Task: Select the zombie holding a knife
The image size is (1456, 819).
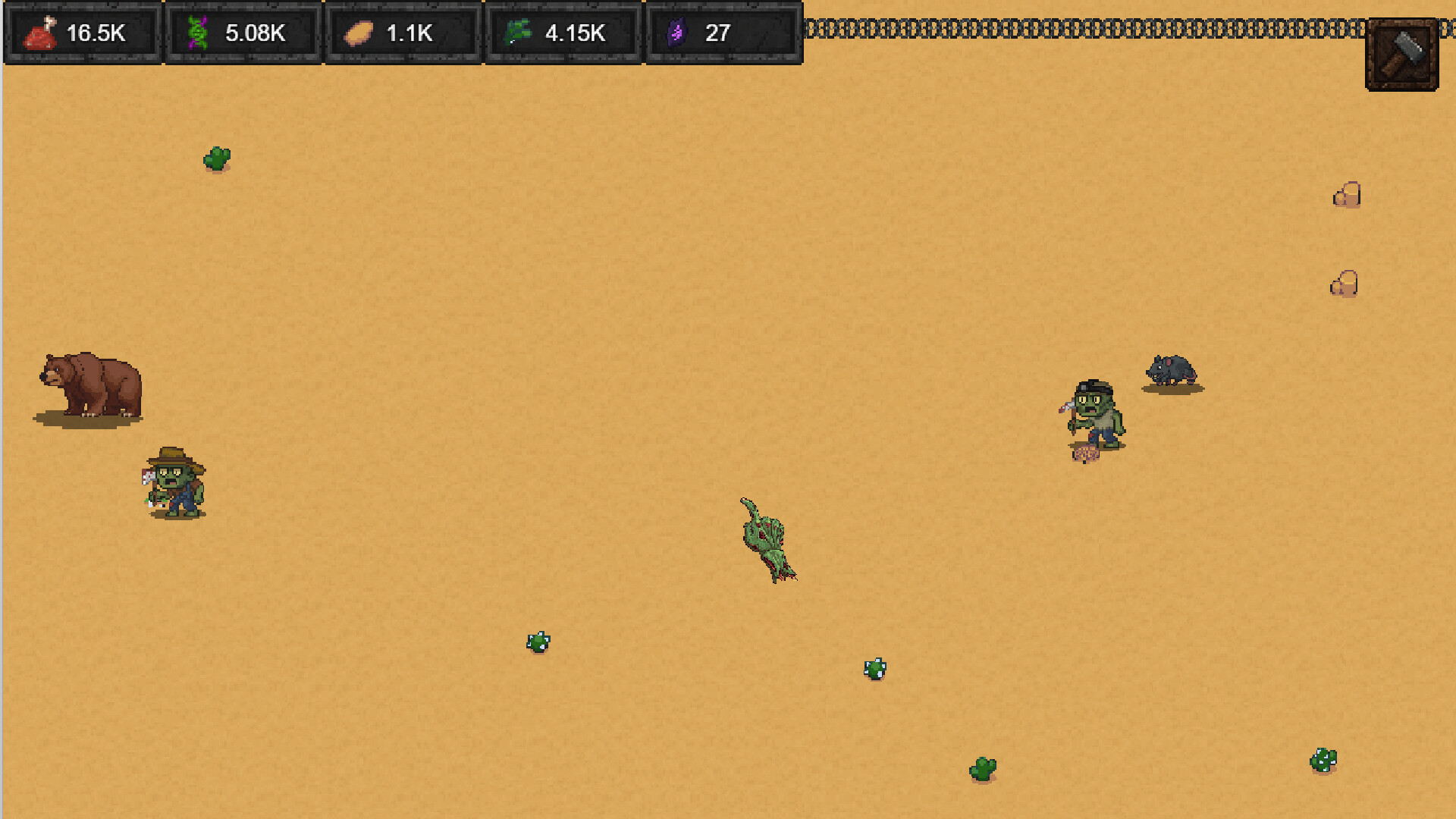Action: pos(1092,413)
